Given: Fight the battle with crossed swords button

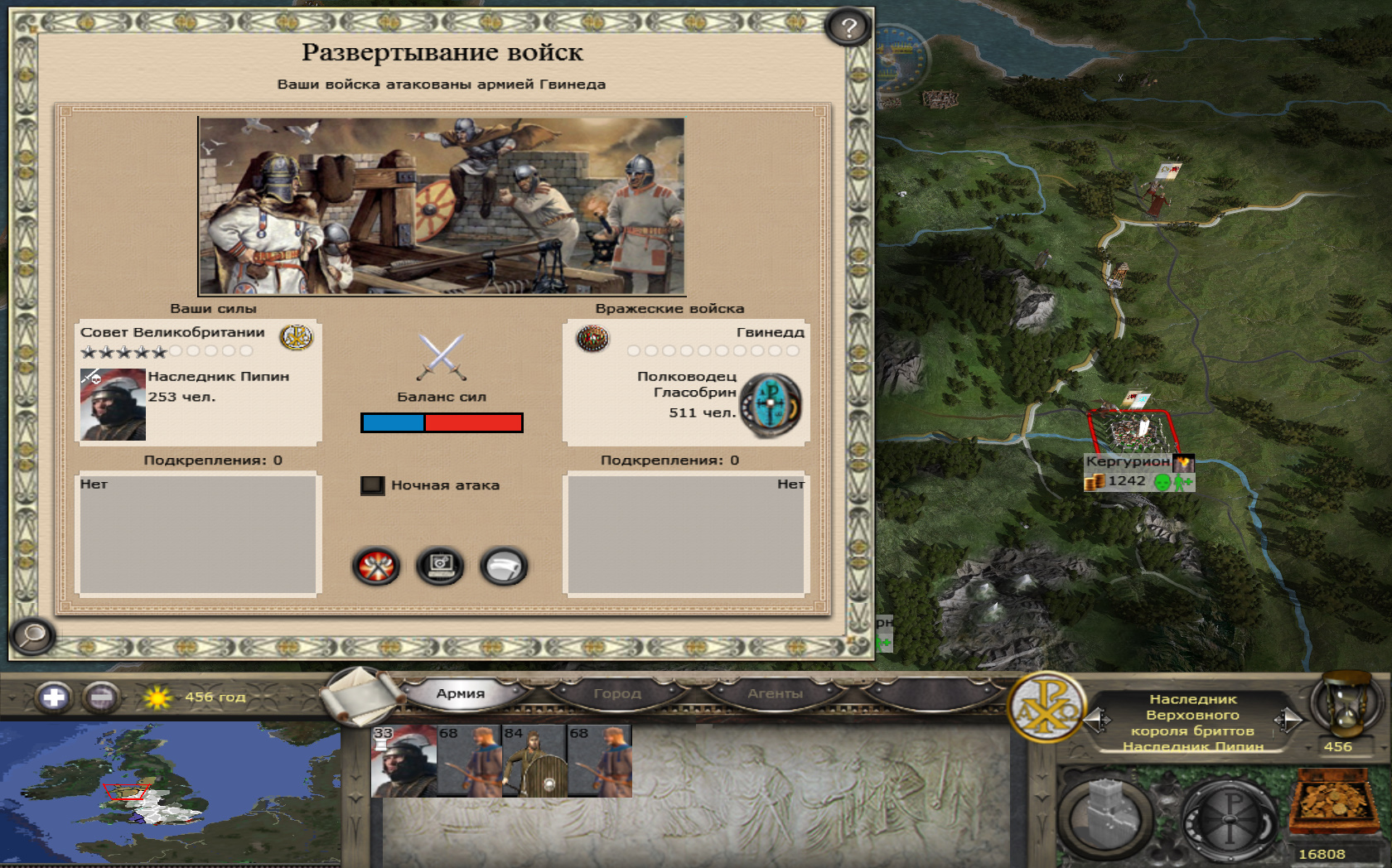Looking at the screenshot, I should (x=376, y=567).
